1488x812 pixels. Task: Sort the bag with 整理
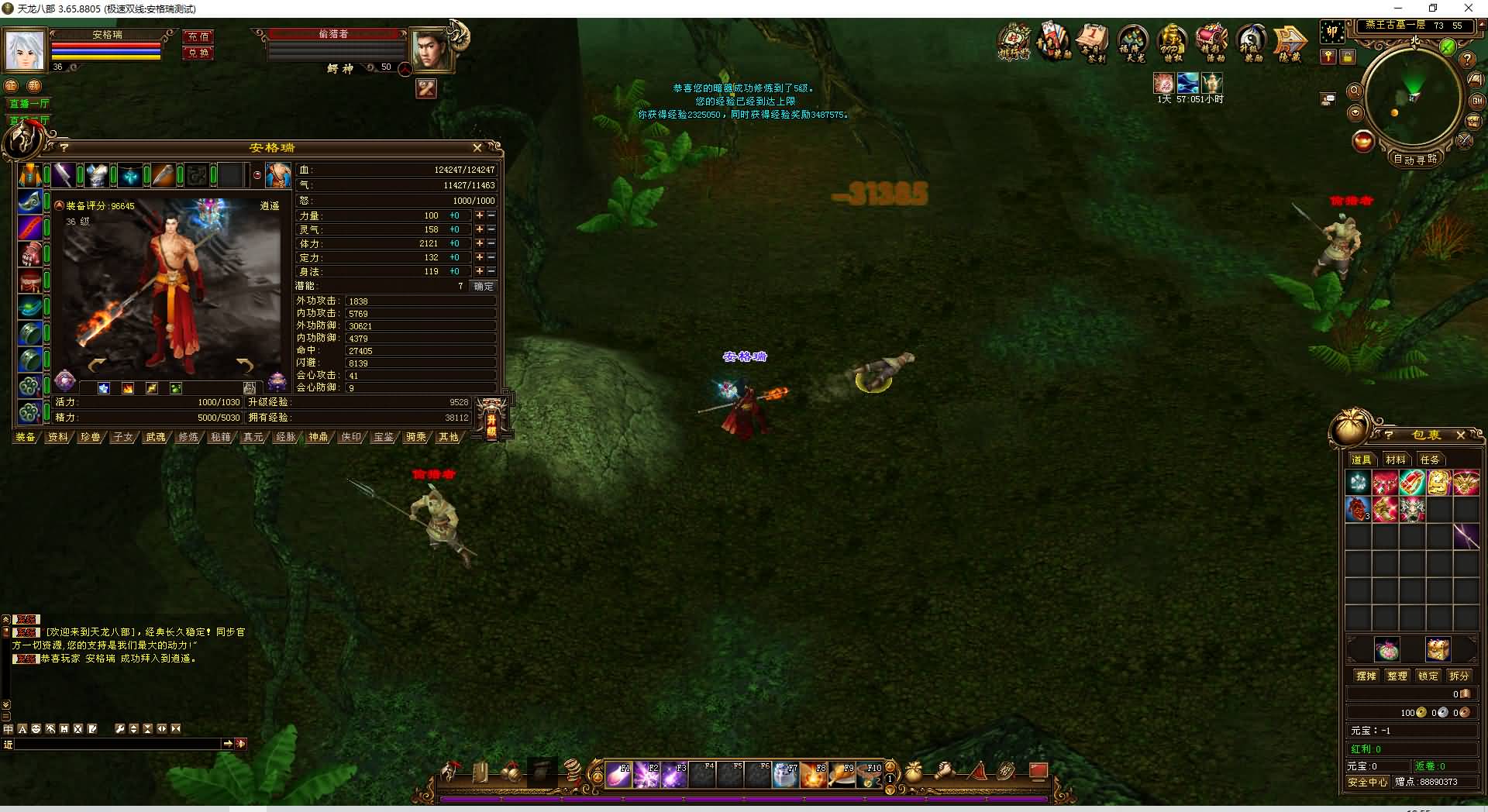pyautogui.click(x=1397, y=676)
